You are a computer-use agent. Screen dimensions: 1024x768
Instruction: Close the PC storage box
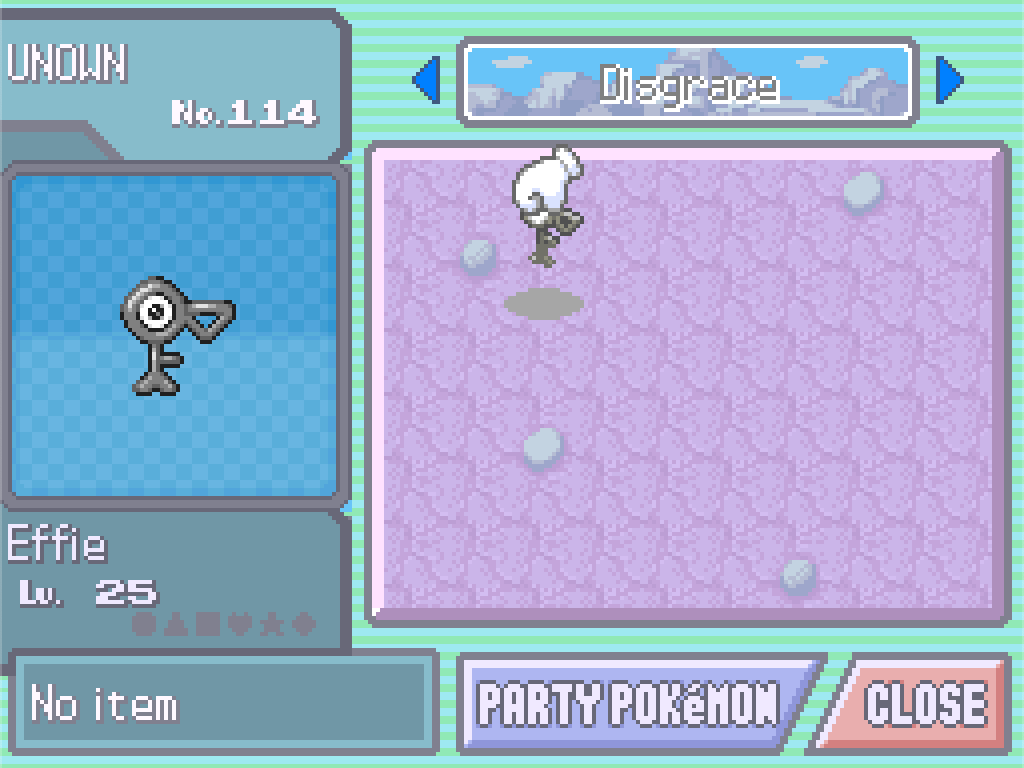pyautogui.click(x=922, y=704)
